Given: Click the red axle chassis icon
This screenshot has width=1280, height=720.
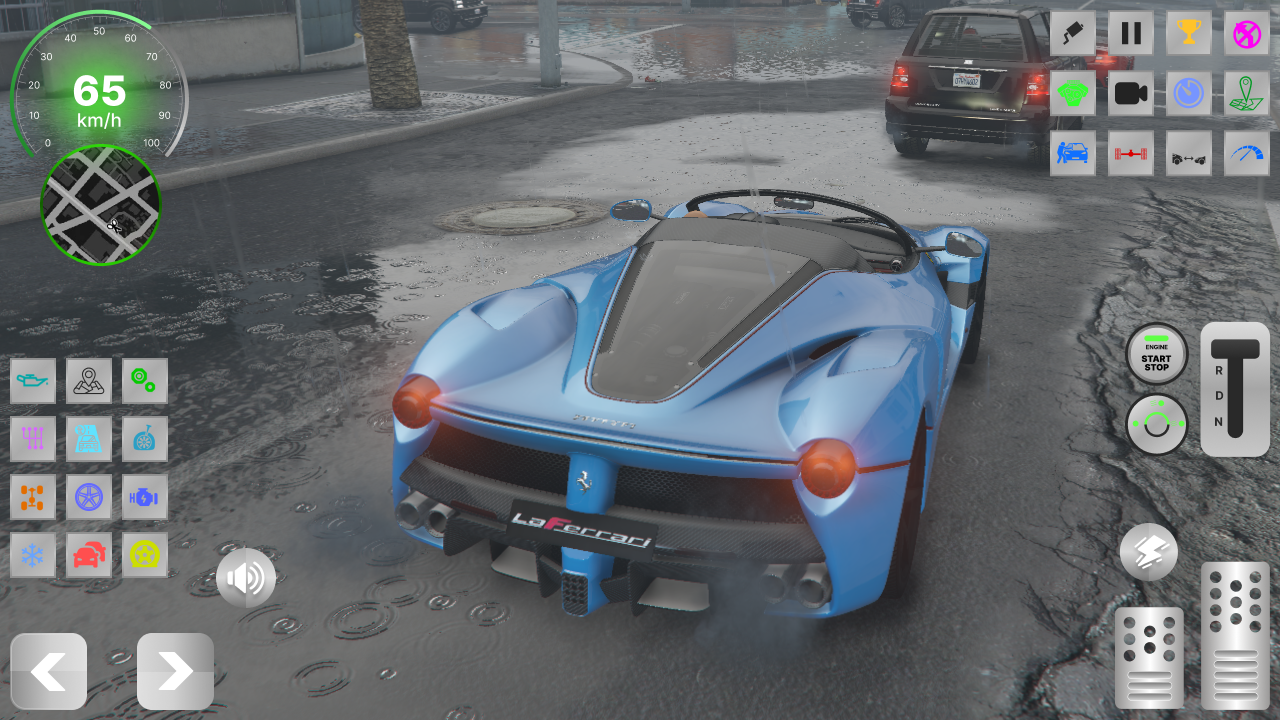Looking at the screenshot, I should [1130, 153].
